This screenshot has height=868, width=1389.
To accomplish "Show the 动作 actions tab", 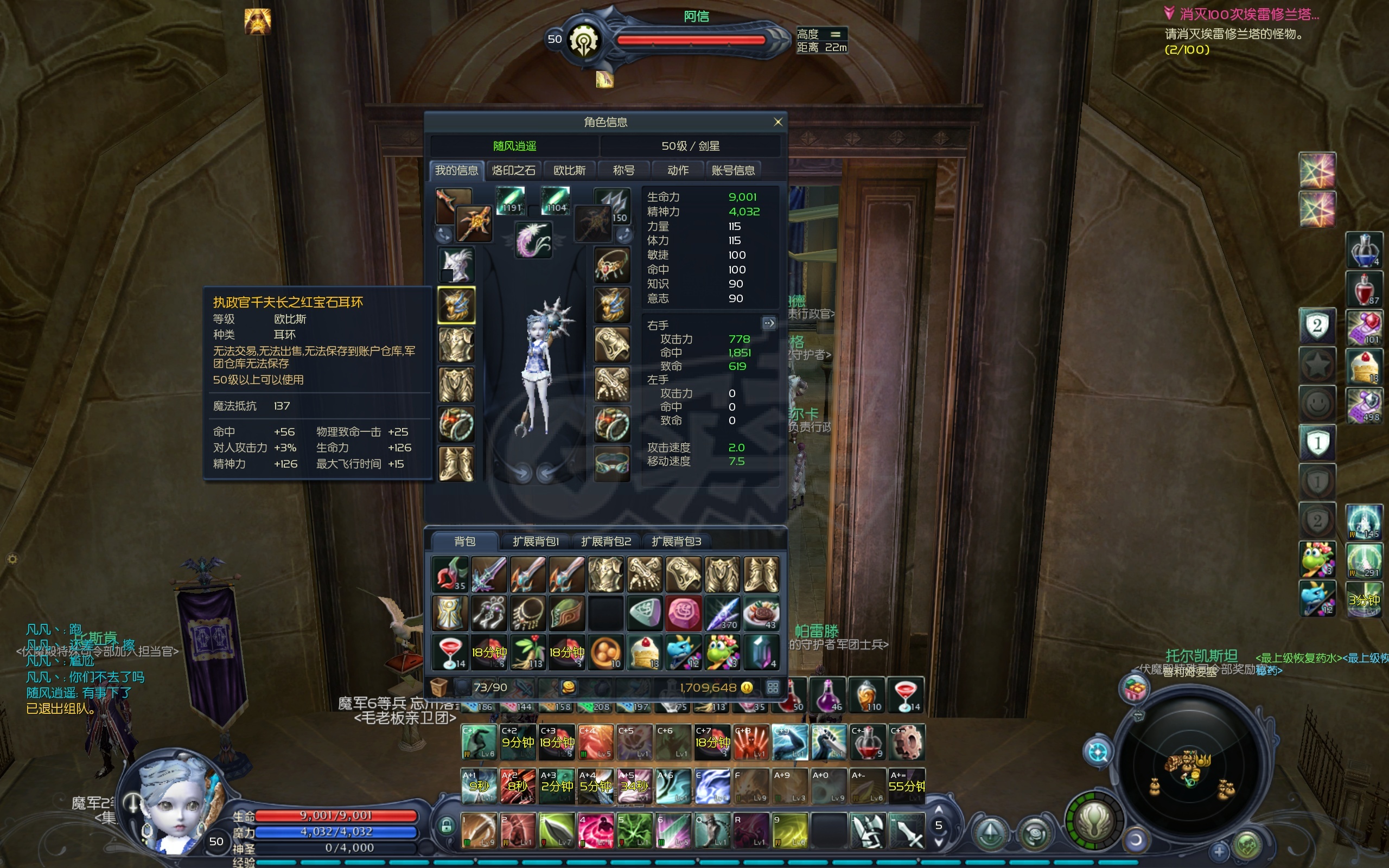I will pos(678,170).
